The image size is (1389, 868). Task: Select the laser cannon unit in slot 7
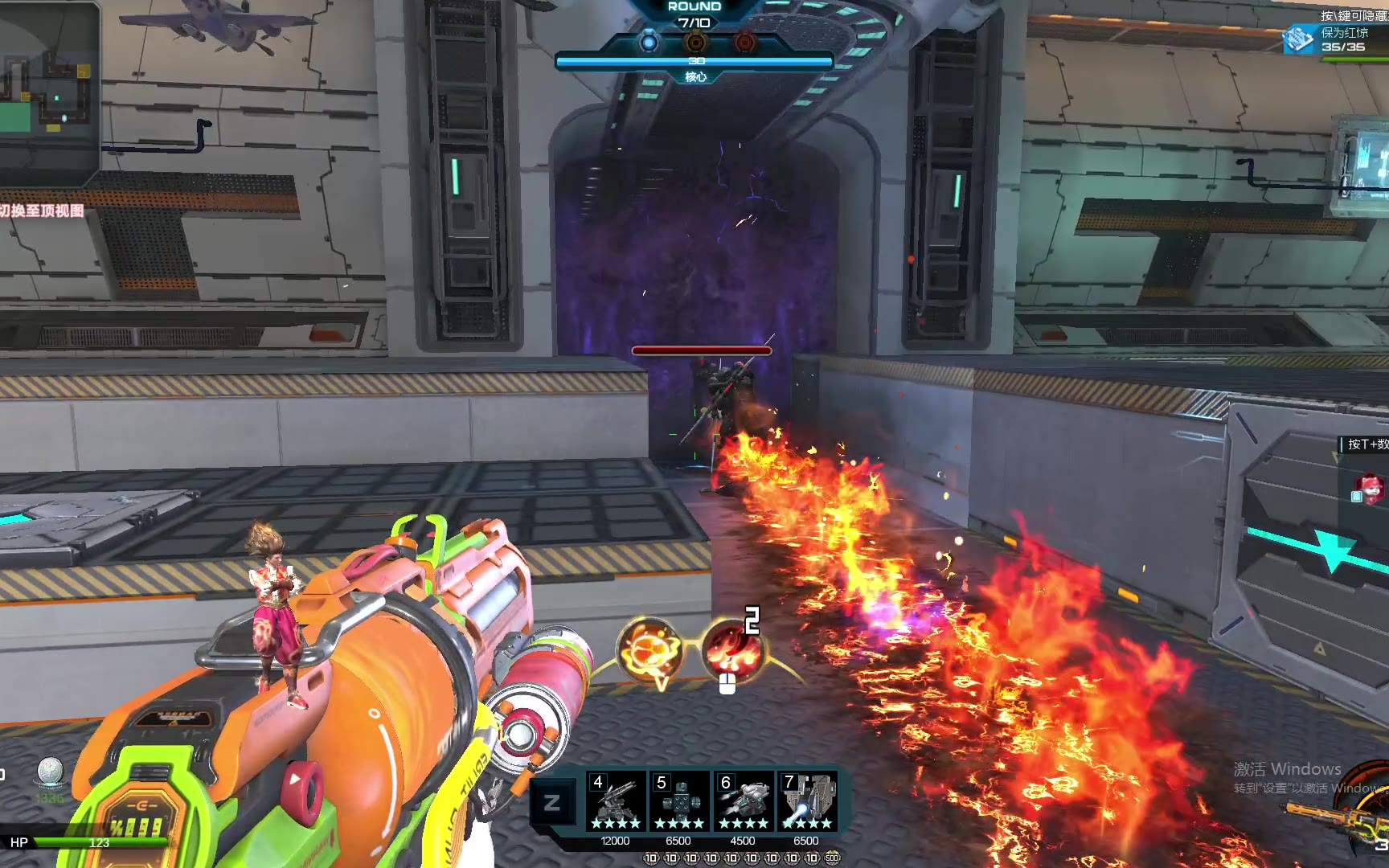(806, 800)
